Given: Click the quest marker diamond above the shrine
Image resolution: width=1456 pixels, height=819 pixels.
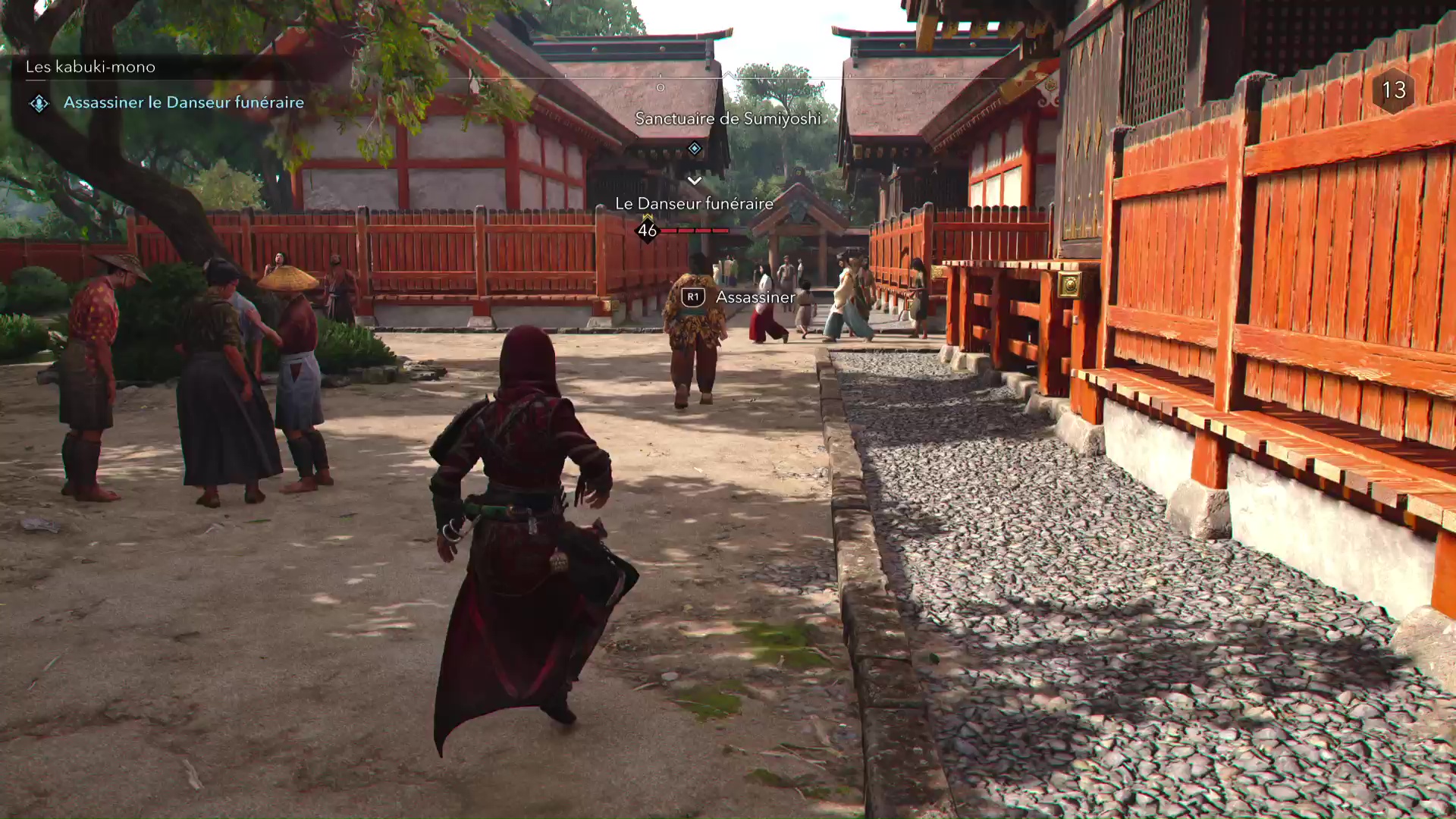Looking at the screenshot, I should 693,149.
